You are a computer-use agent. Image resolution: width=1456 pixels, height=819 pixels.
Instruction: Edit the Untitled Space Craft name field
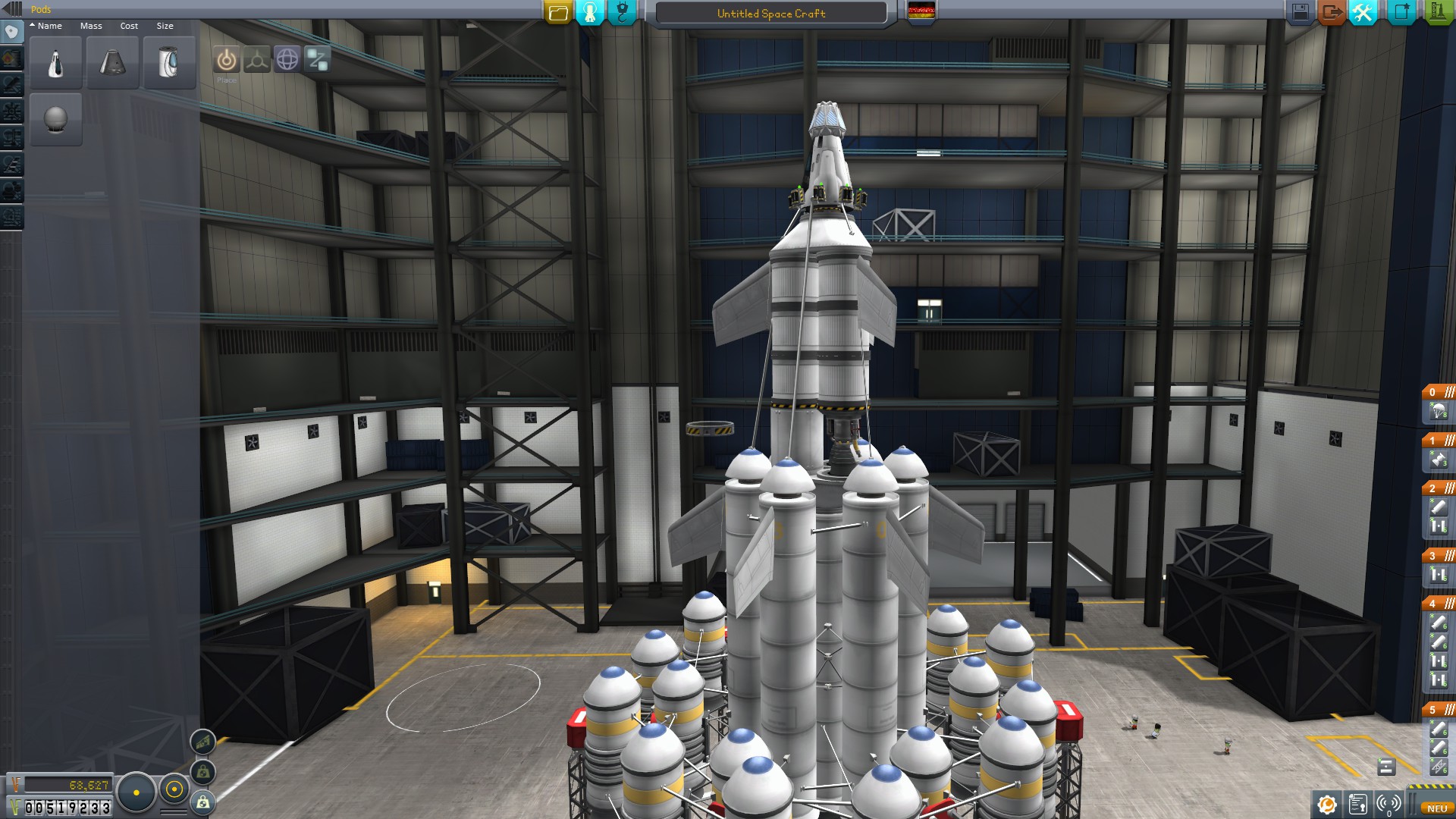(770, 14)
